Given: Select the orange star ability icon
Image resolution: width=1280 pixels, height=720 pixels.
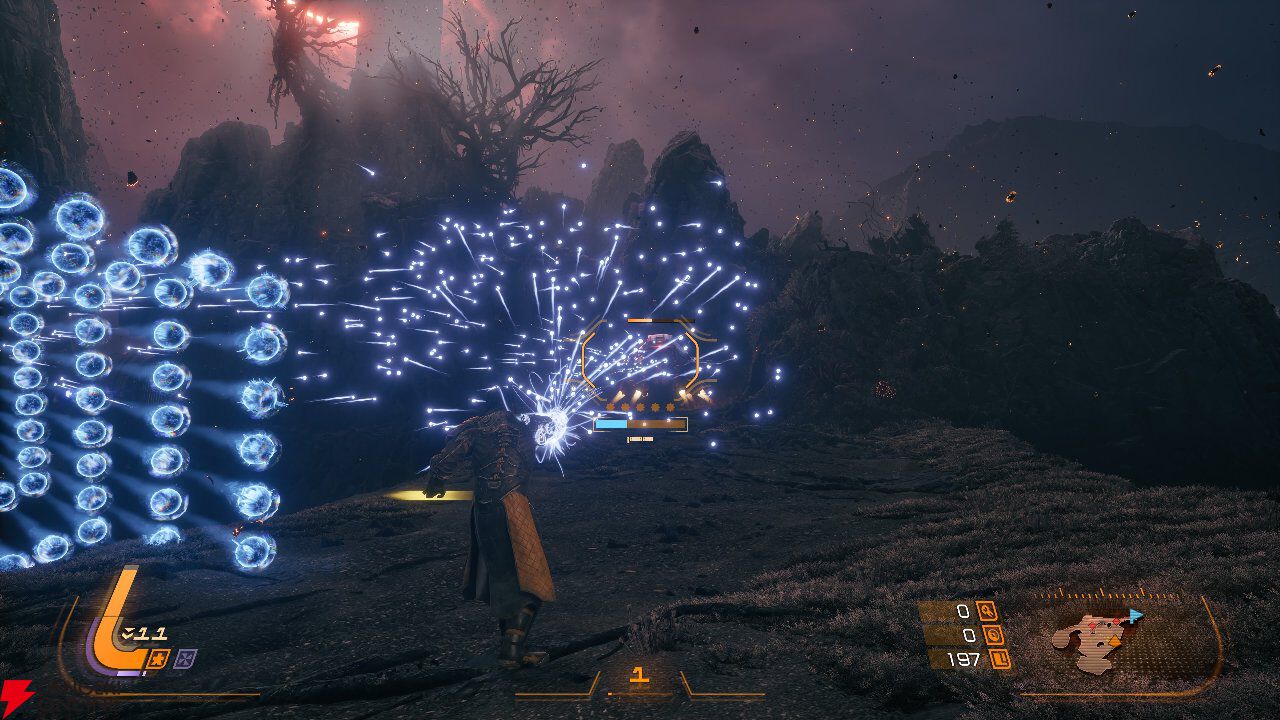Looking at the screenshot, I should (x=158, y=658).
